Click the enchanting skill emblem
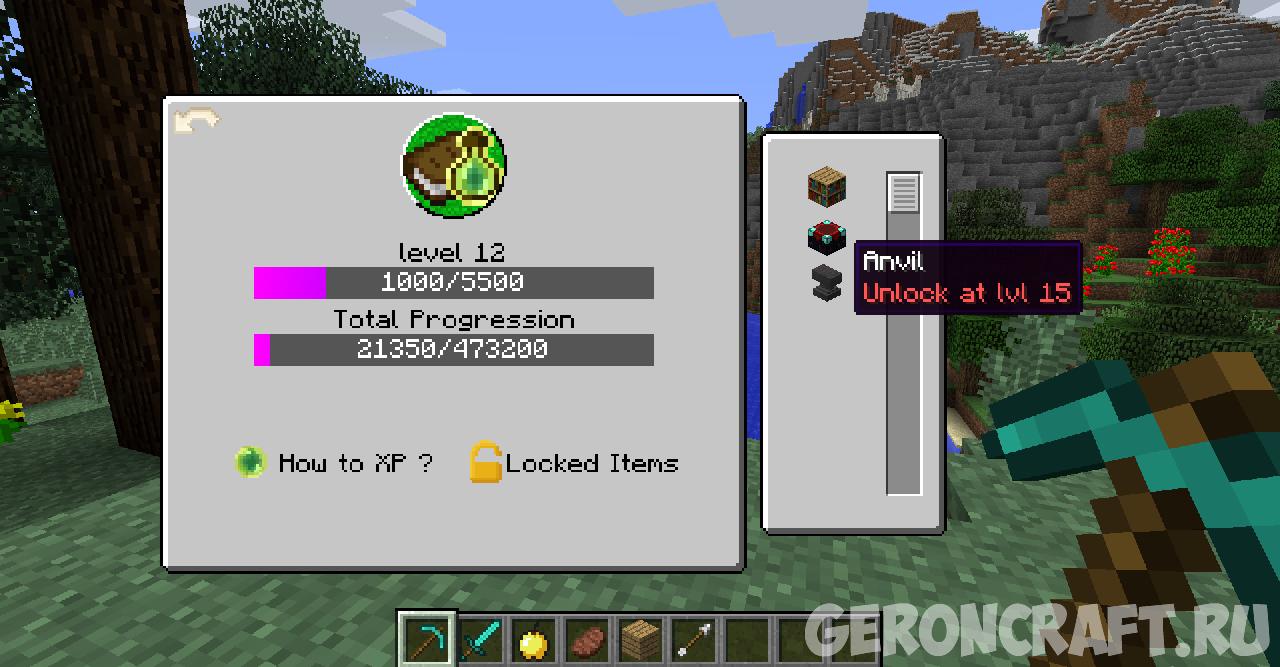The image size is (1280, 667). (453, 166)
